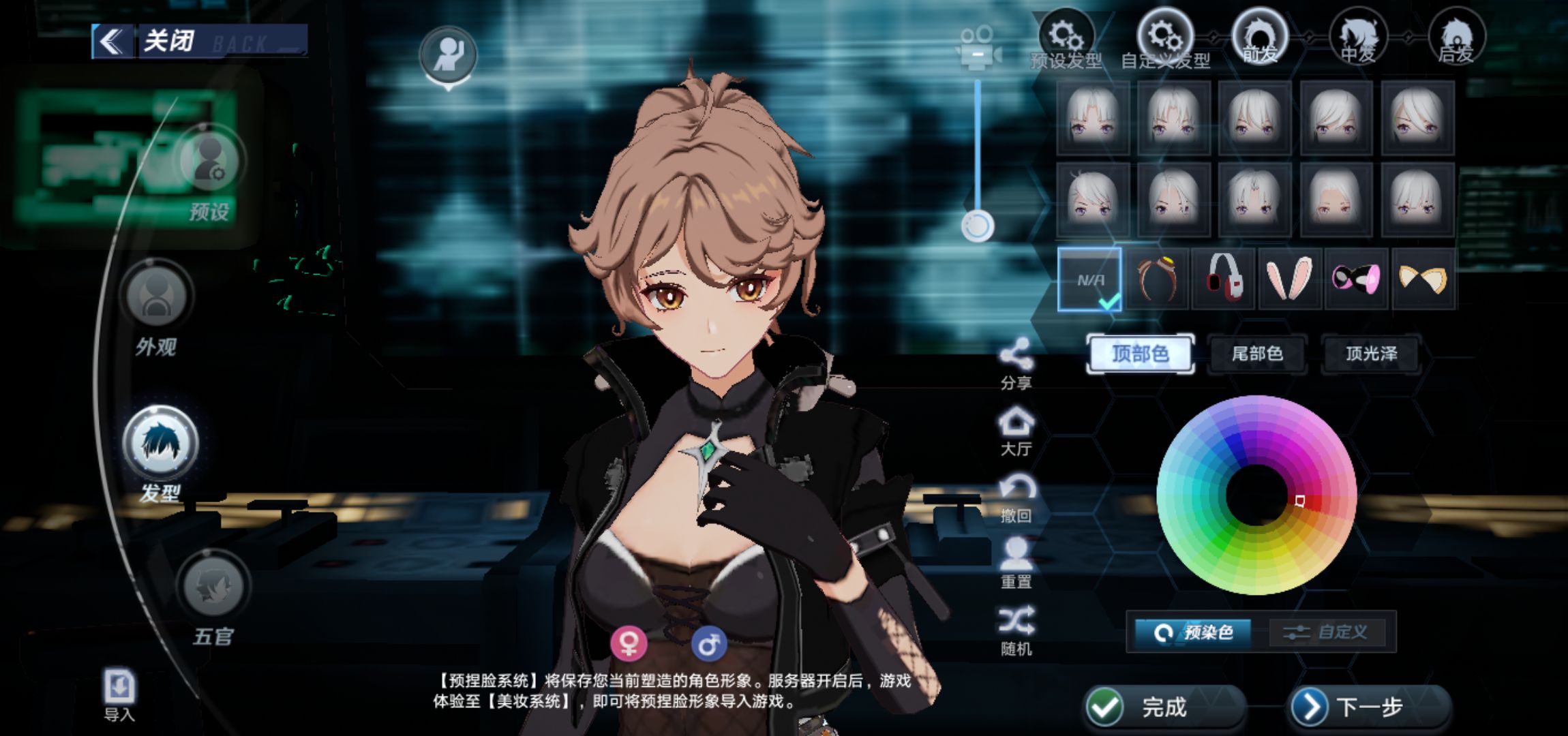Open the 预设 presets section
The width and height of the screenshot is (1568, 736).
210,164
